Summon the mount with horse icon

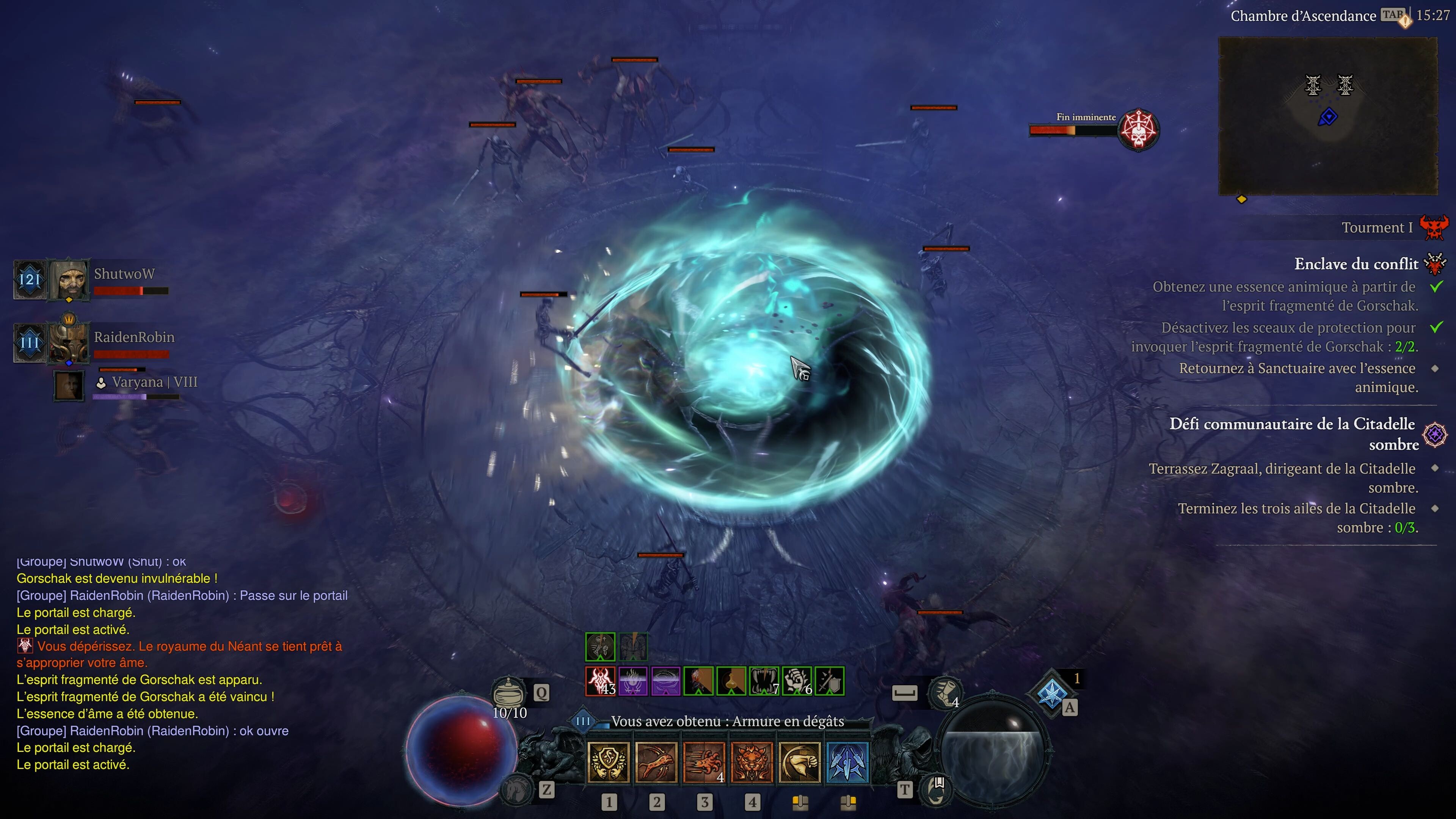tap(516, 789)
